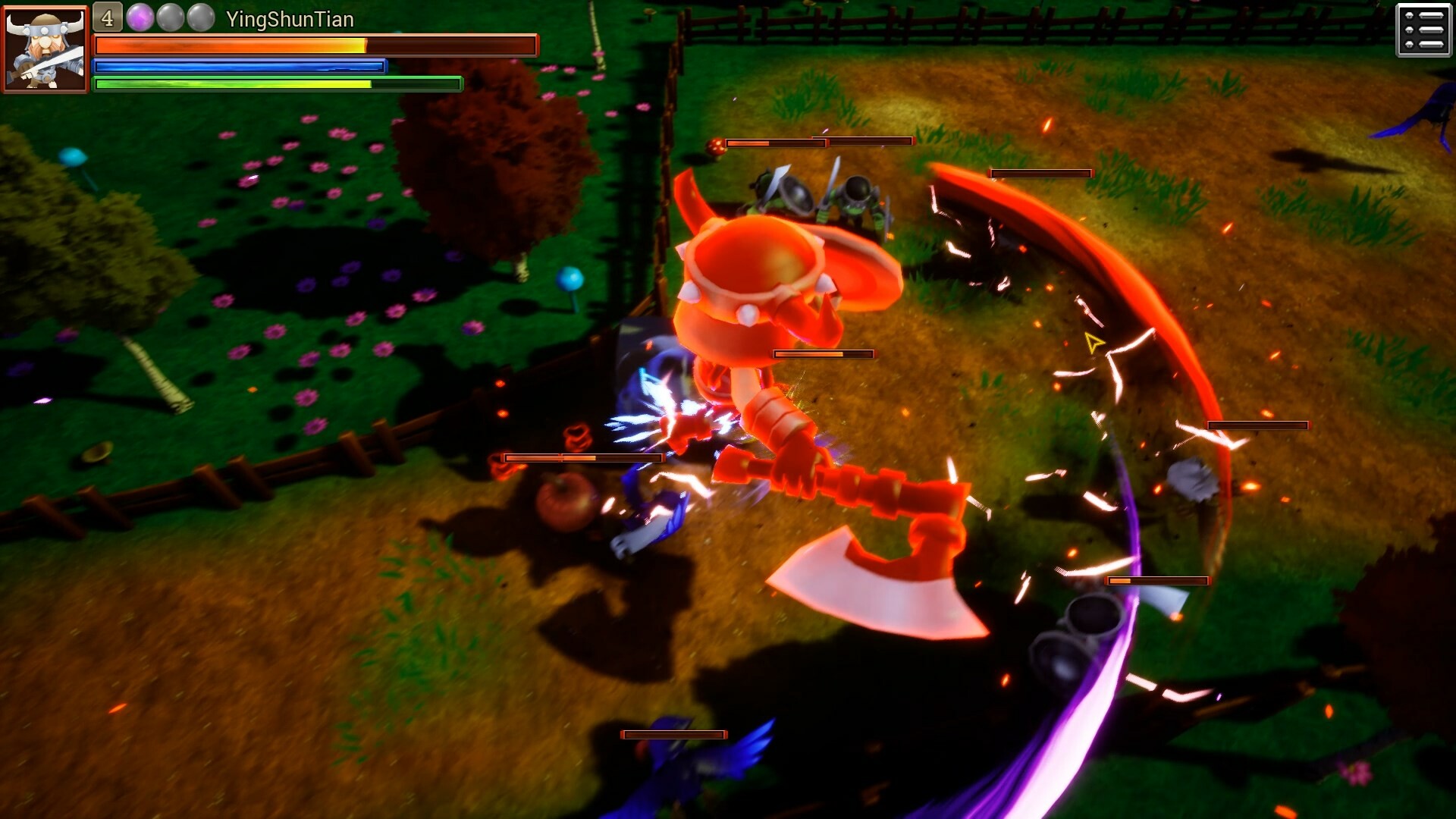Select the player name YingShunTian
Screen dimensions: 1456x819
[x=290, y=20]
